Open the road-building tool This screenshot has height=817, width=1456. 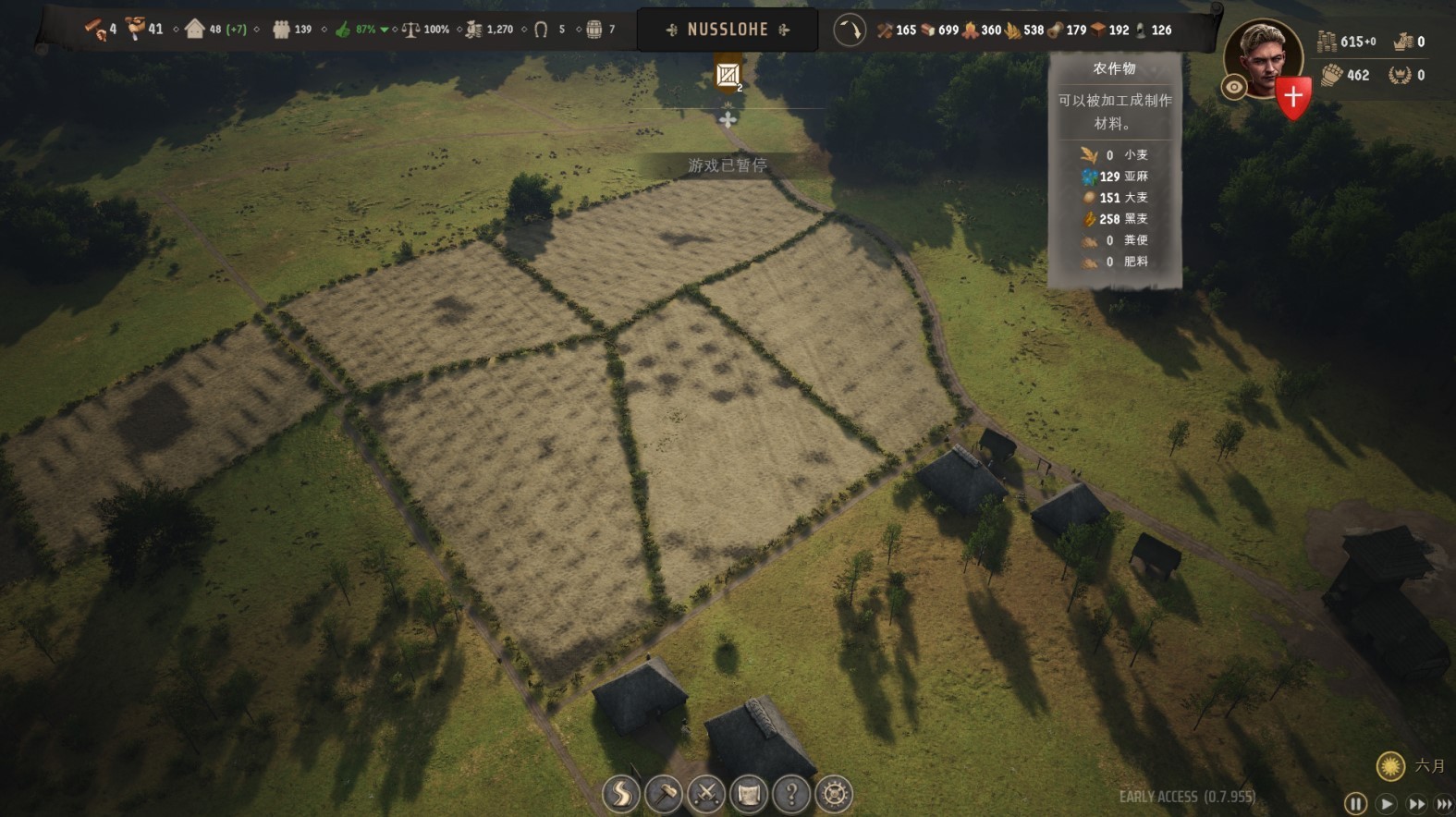pyautogui.click(x=621, y=794)
